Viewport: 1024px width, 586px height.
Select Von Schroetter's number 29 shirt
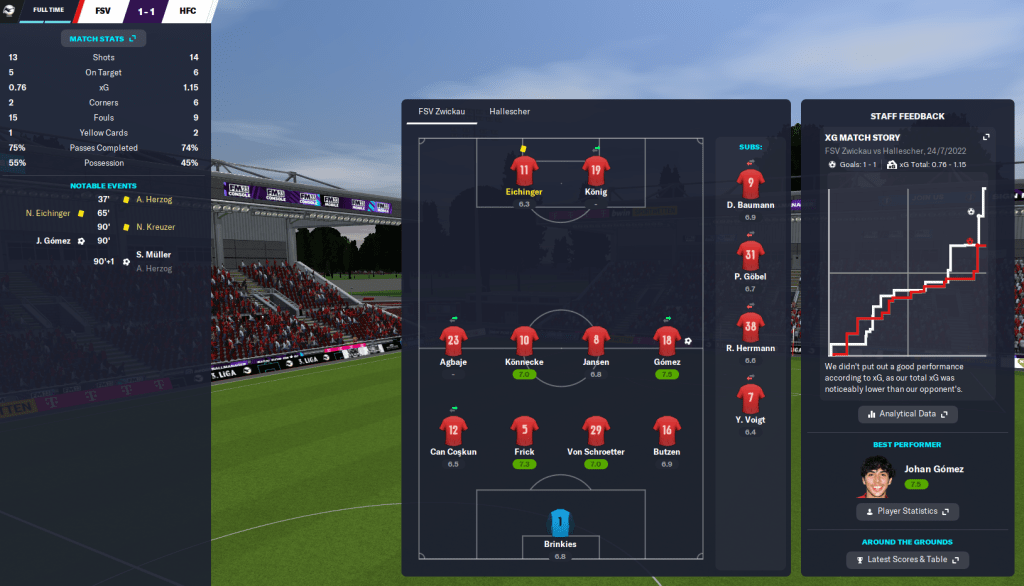click(596, 431)
